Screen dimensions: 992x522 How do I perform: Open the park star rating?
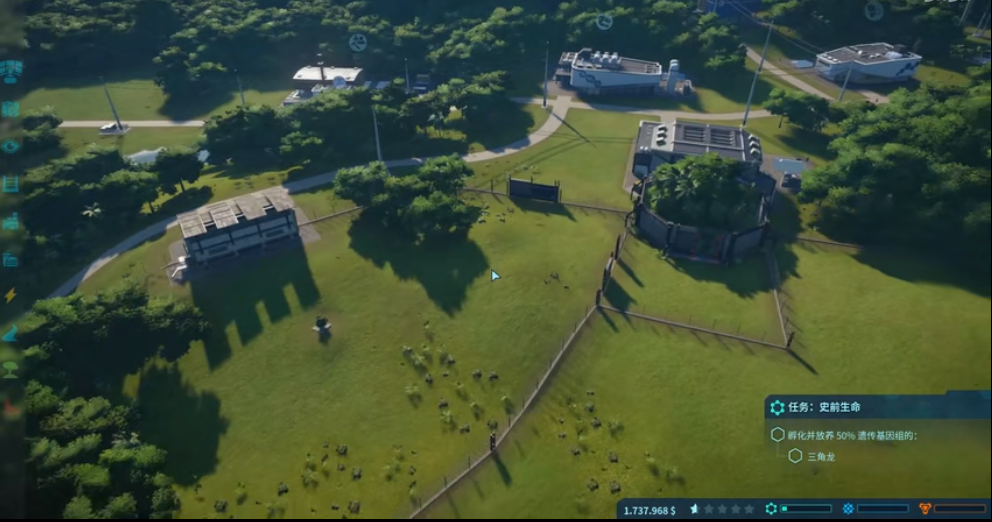coord(722,510)
